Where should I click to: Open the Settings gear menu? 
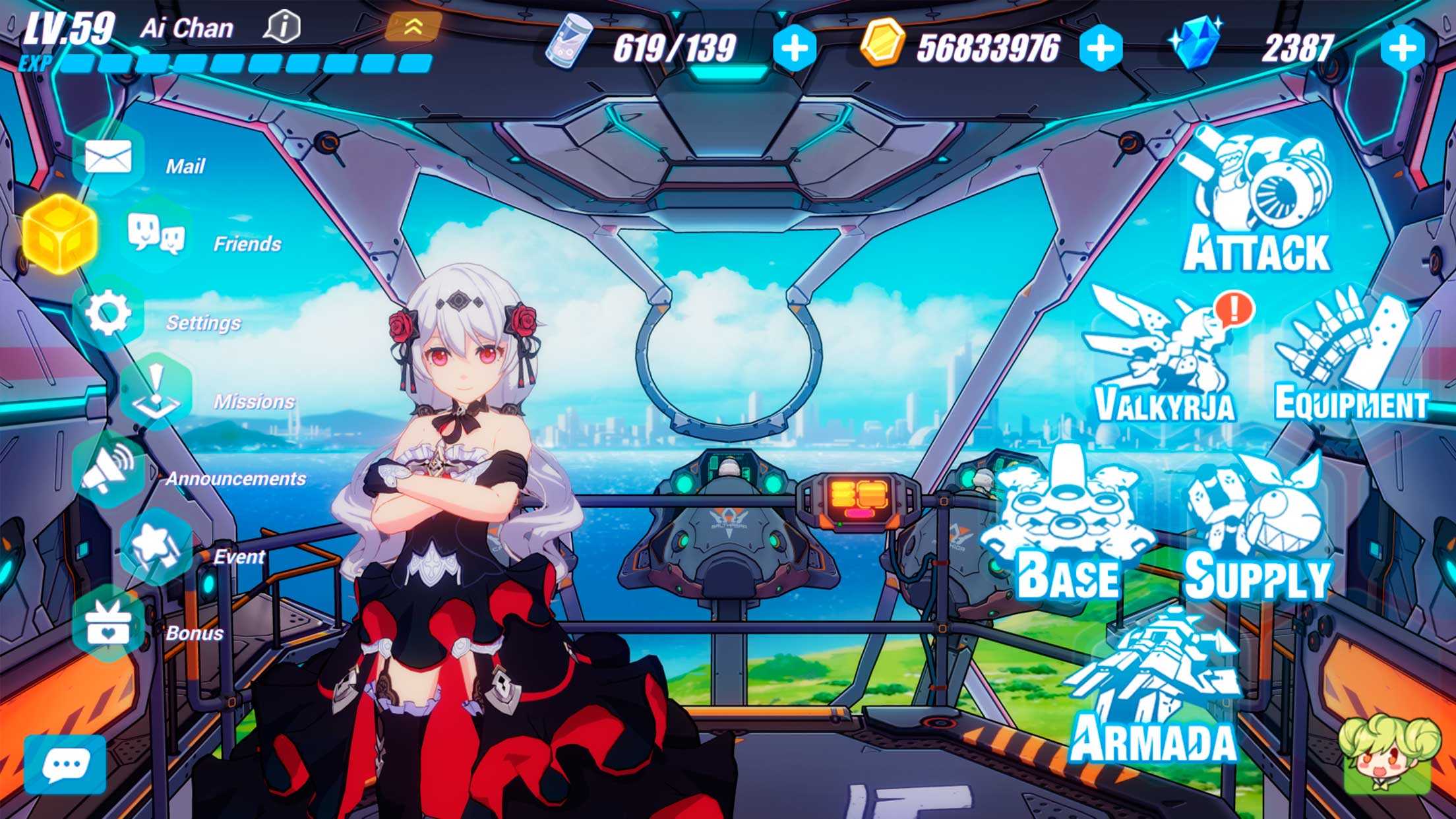click(x=108, y=314)
